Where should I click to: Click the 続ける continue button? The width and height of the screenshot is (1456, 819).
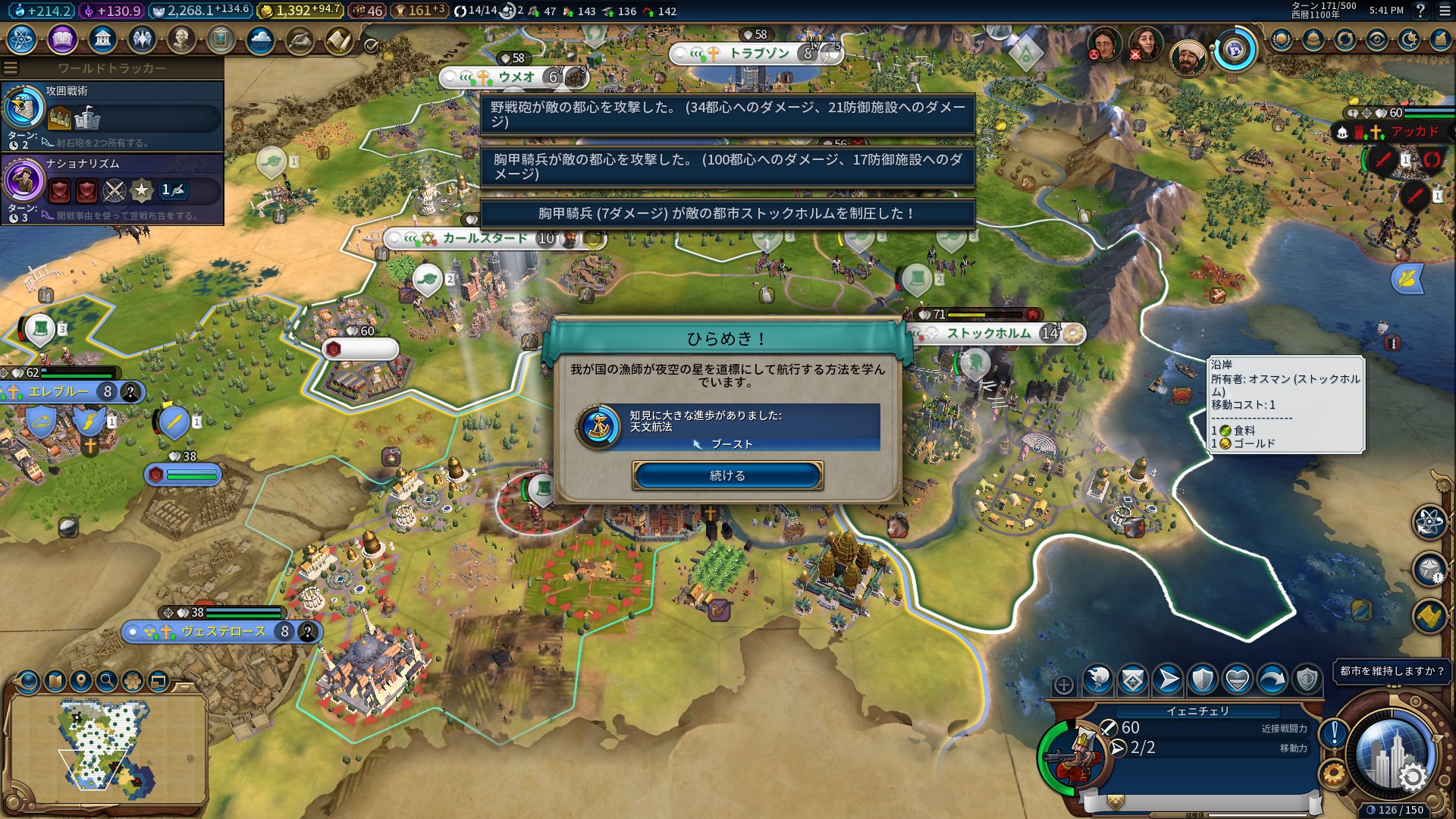pos(727,475)
